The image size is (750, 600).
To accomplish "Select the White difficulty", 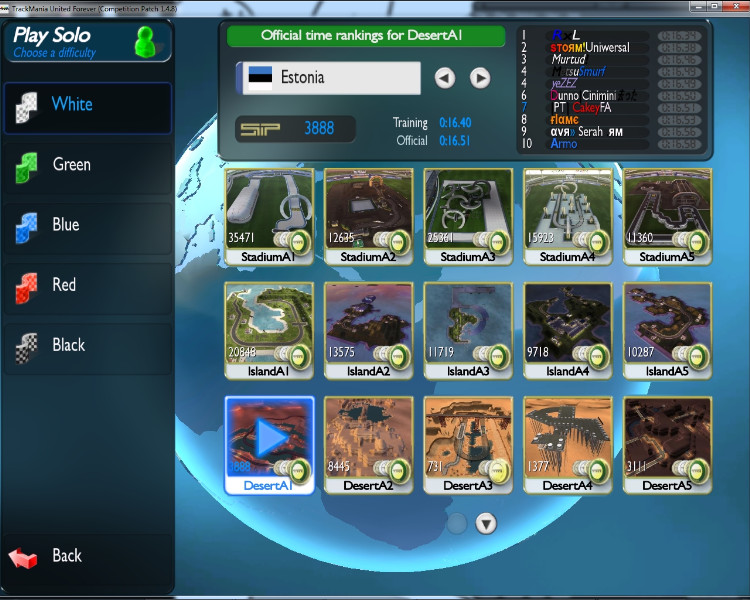I will [86, 105].
